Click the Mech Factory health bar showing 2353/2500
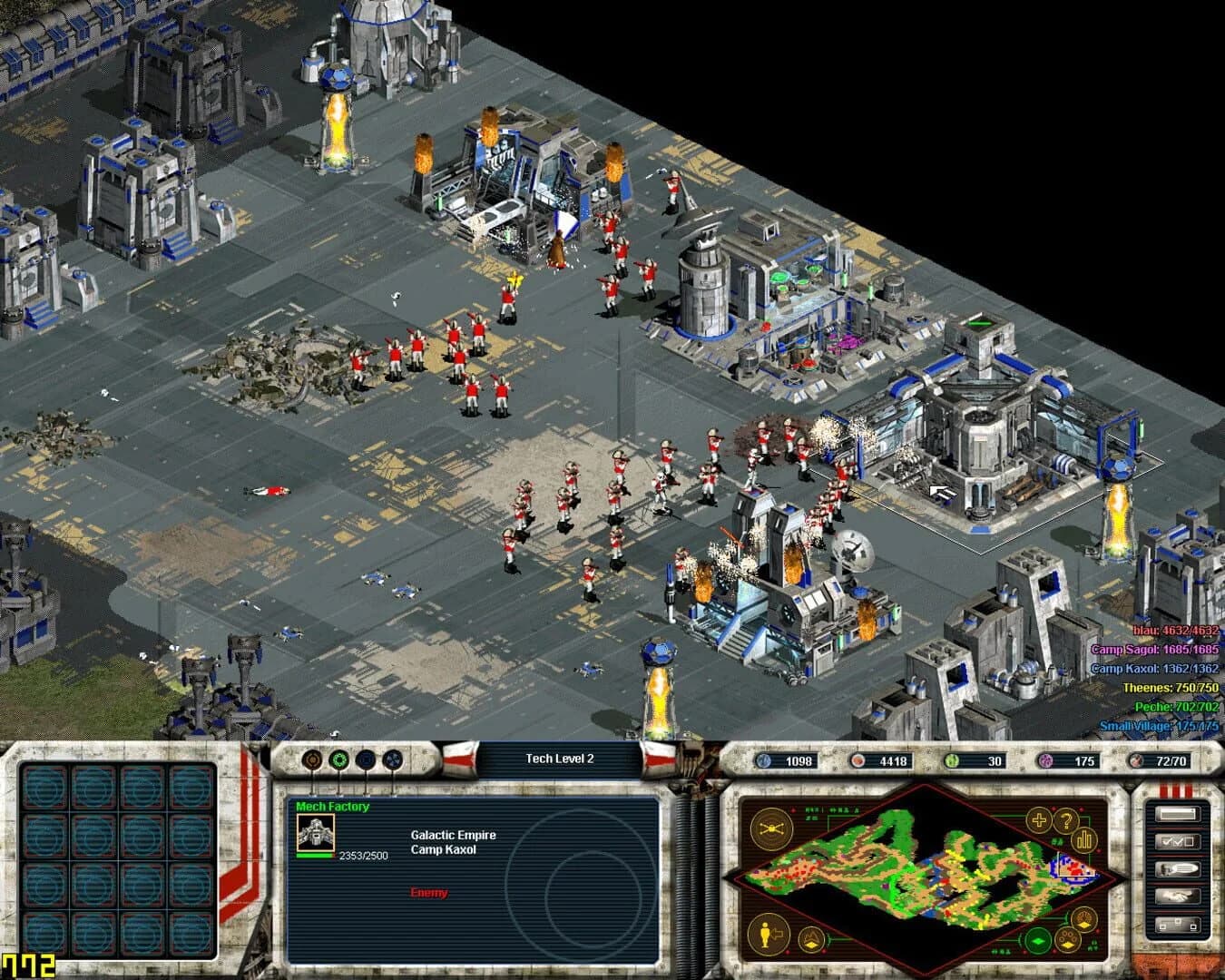This screenshot has width=1225, height=980. 313,856
